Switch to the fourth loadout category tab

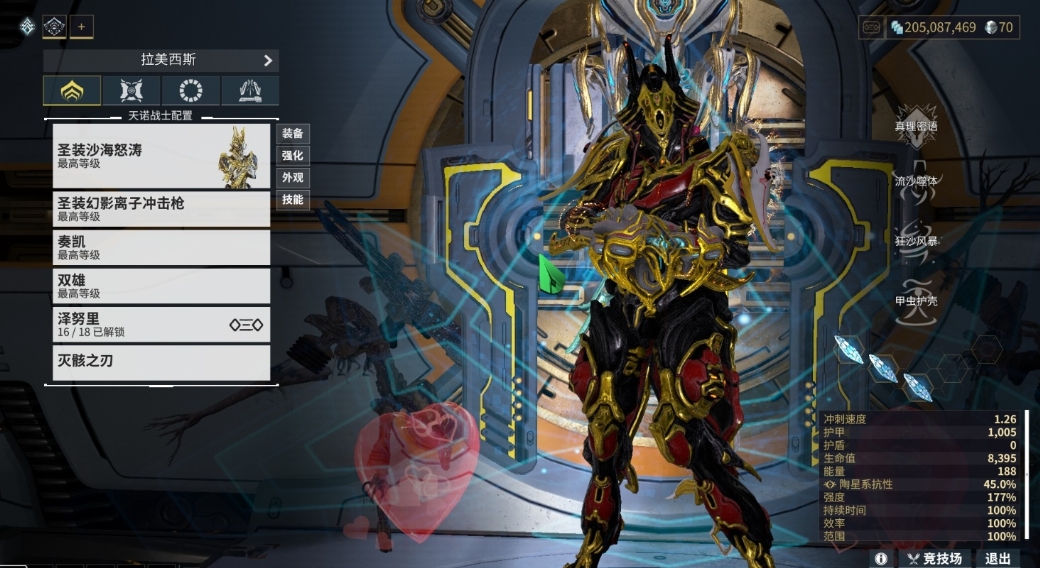249,91
